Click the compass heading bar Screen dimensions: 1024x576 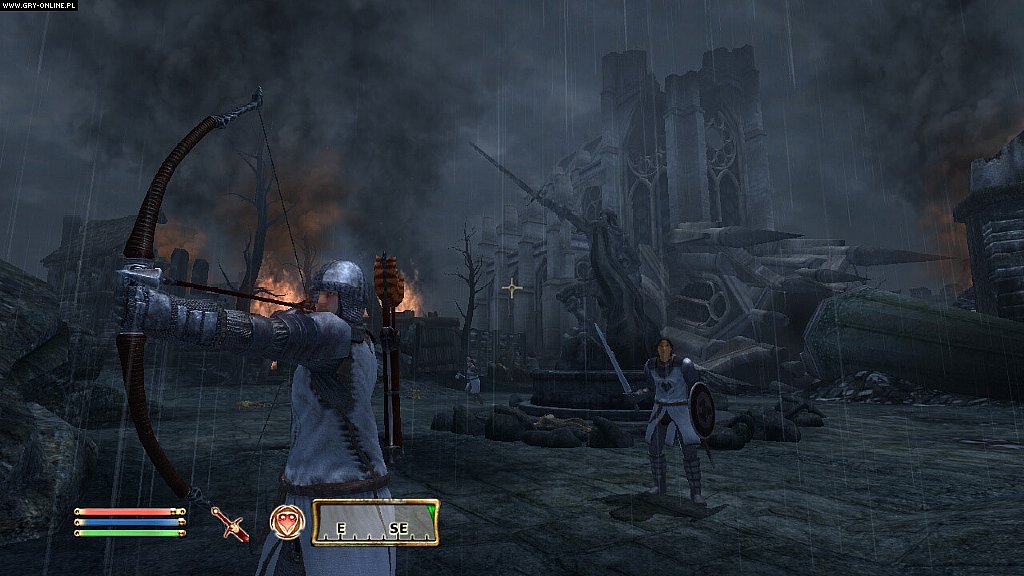[x=375, y=522]
